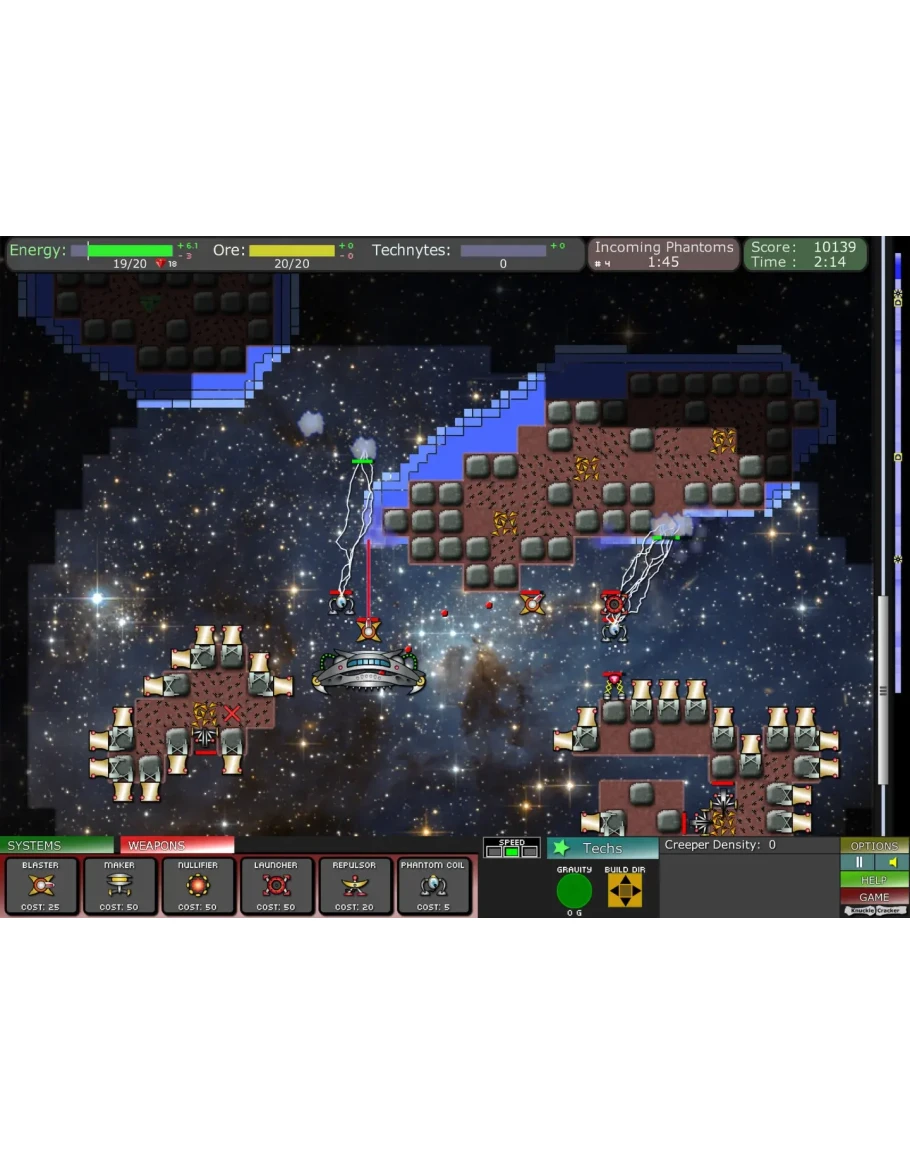Choose the Repulsor build button

(x=355, y=886)
